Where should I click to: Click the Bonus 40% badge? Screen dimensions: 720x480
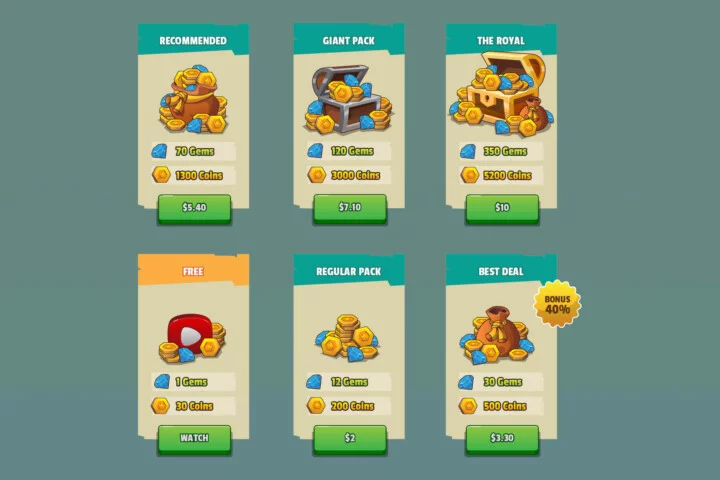pyautogui.click(x=558, y=303)
